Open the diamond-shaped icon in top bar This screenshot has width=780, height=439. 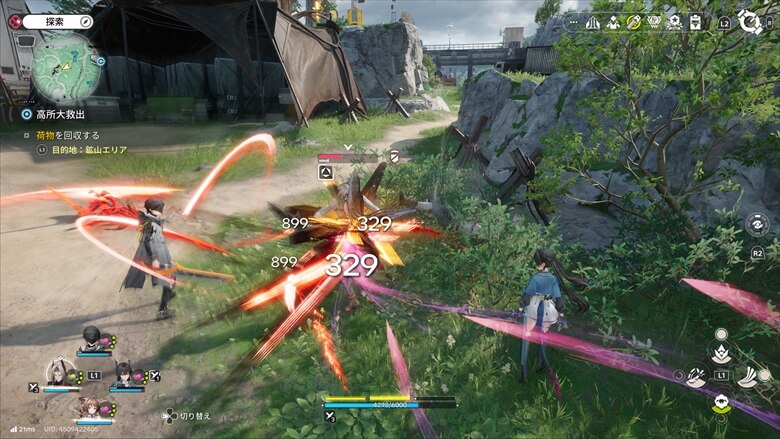[x=654, y=22]
